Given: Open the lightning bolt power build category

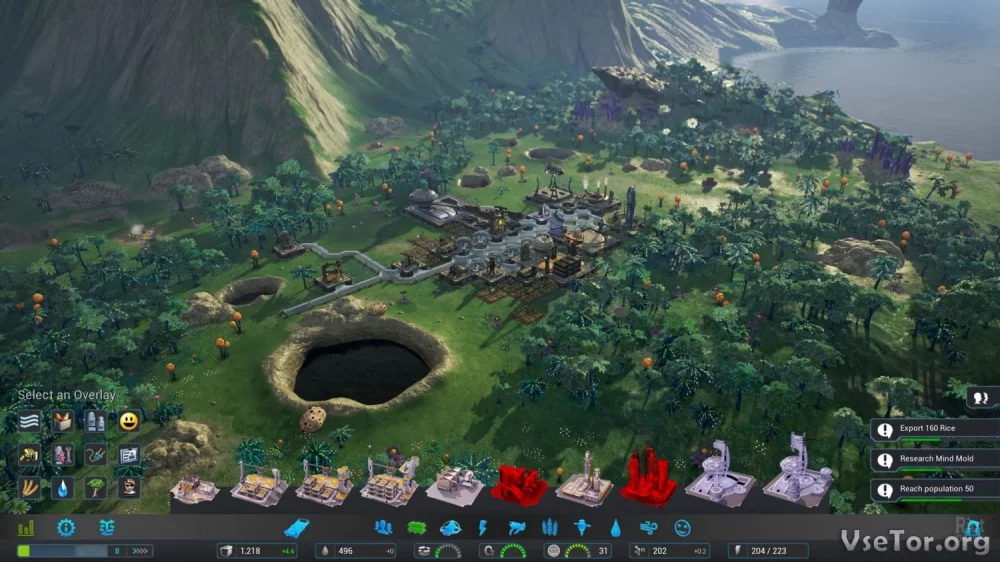Looking at the screenshot, I should 483,527.
